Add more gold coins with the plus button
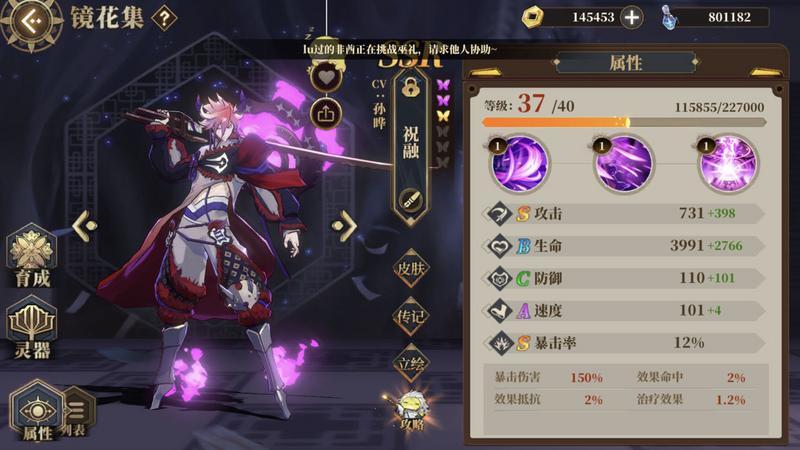This screenshot has height=450, width=800. click(631, 17)
